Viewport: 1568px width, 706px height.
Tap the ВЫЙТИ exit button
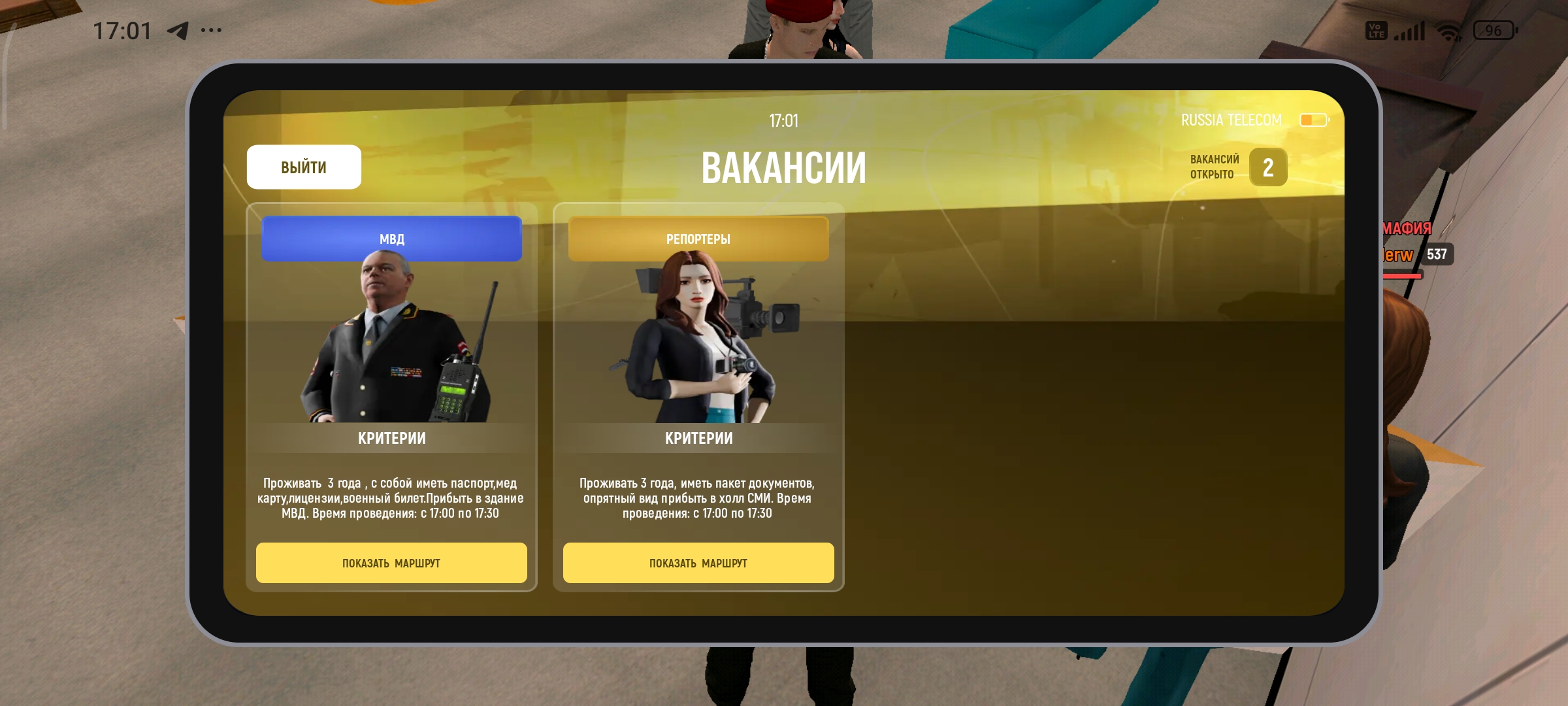(304, 167)
